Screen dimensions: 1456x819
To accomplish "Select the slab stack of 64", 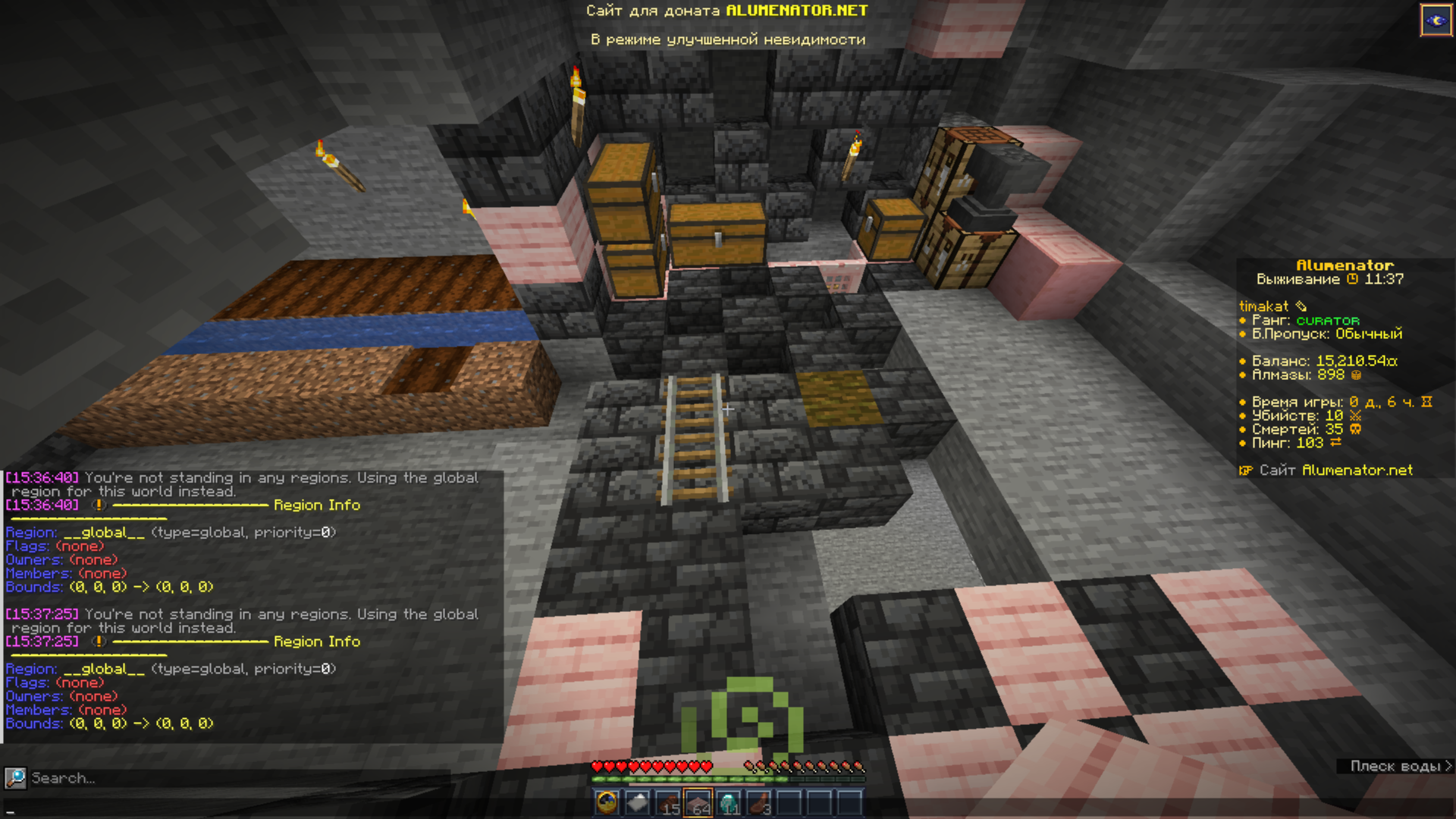I will [698, 802].
